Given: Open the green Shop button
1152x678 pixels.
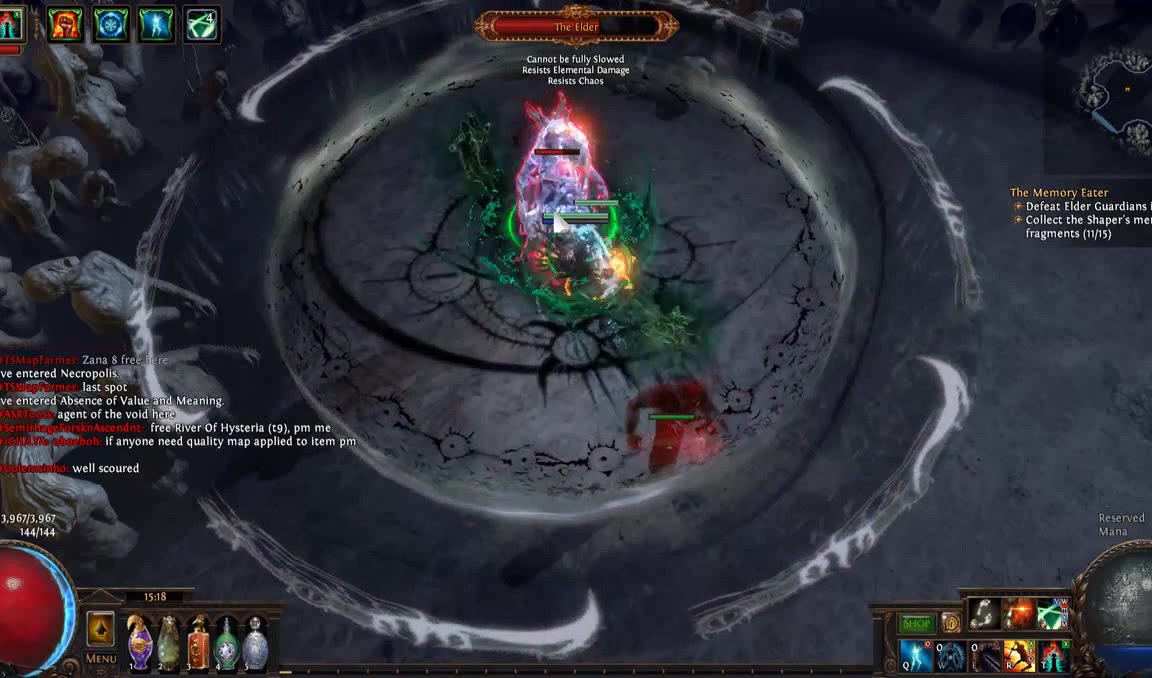Looking at the screenshot, I should (916, 623).
